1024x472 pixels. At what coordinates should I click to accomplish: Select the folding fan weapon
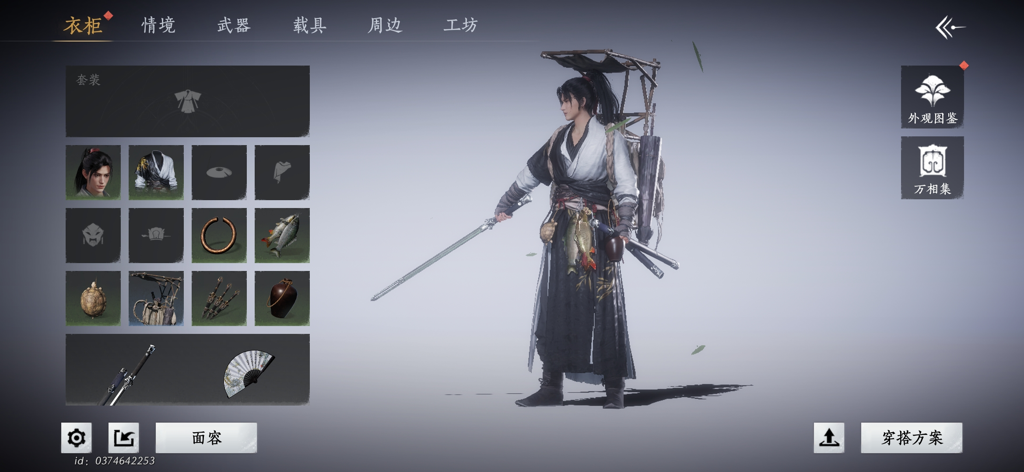pos(248,371)
